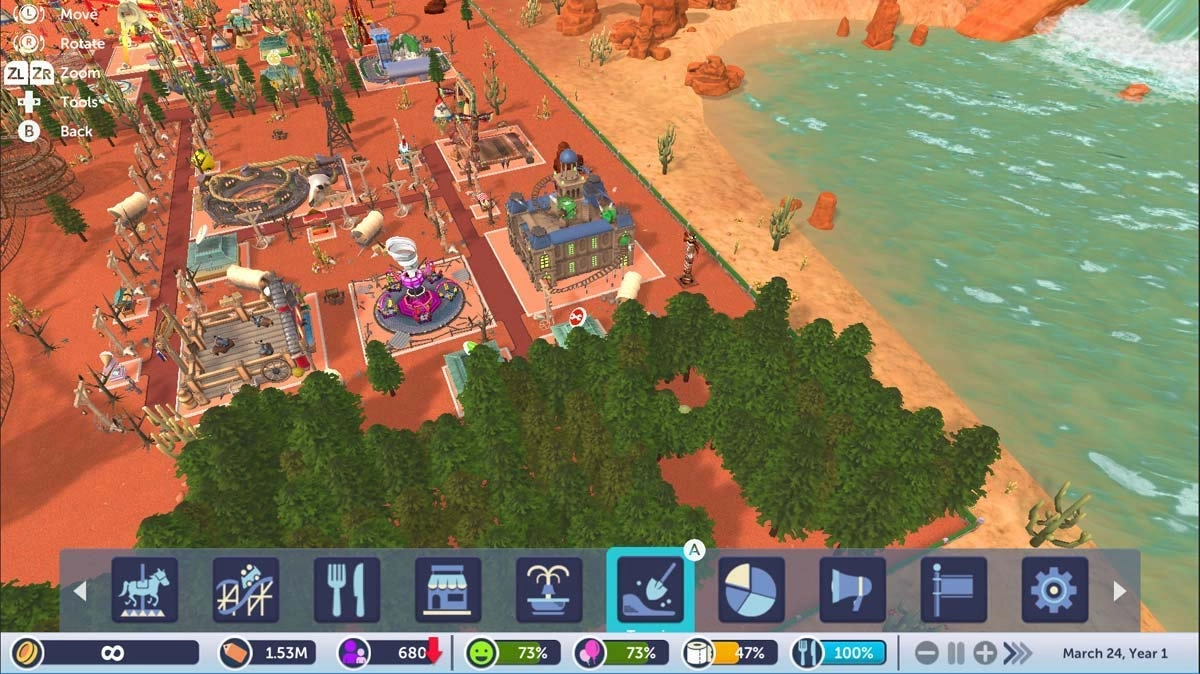Open the pie chart park finances
This screenshot has width=1200, height=674.
click(x=751, y=590)
